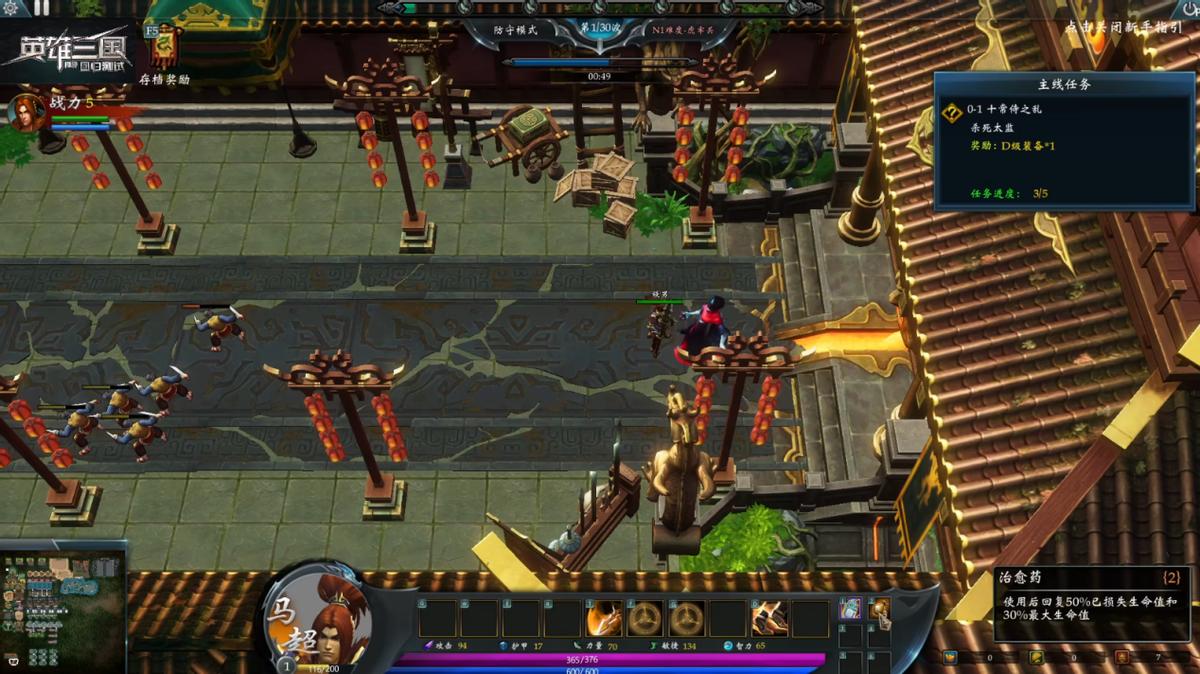Activate the boots kick skill icon

pyautogui.click(x=769, y=619)
